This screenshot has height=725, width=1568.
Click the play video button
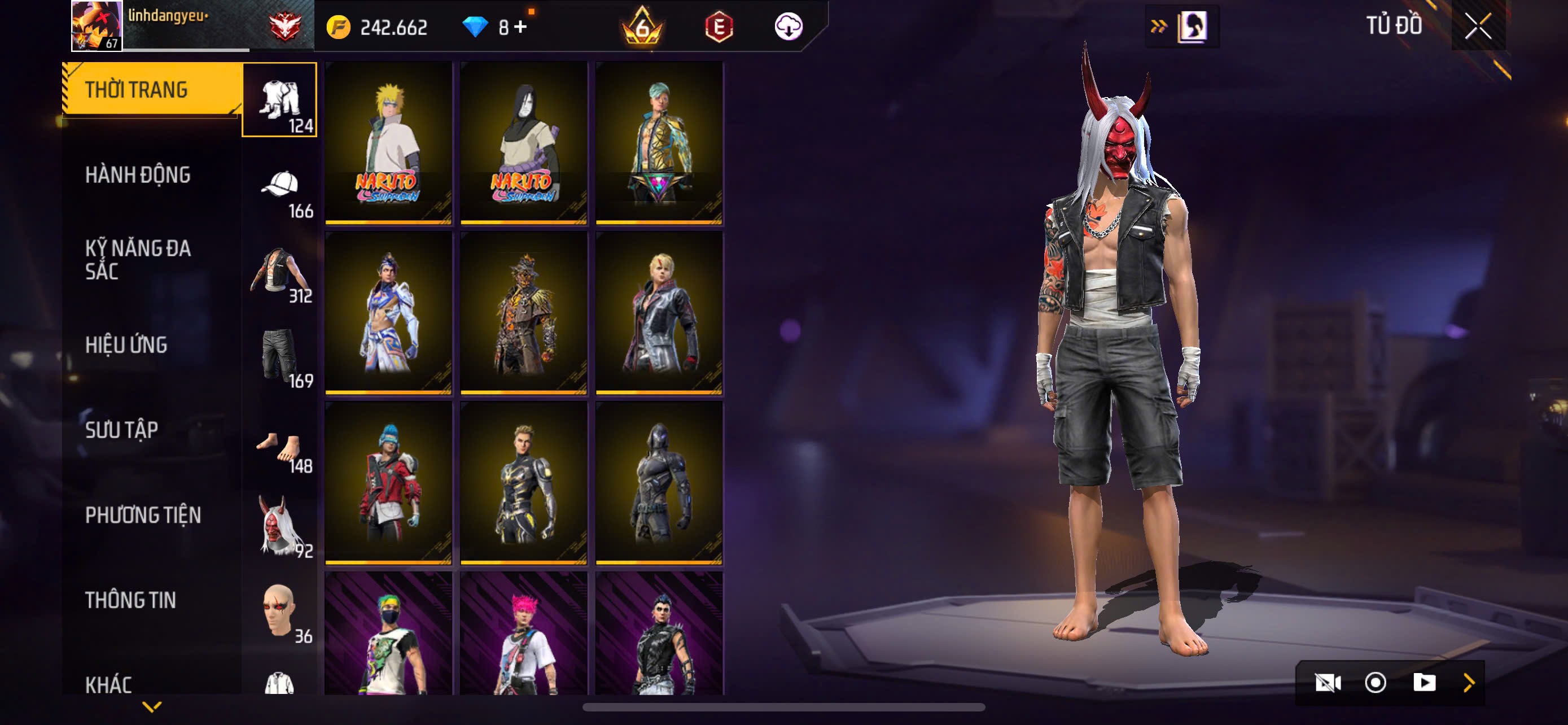[x=1424, y=683]
